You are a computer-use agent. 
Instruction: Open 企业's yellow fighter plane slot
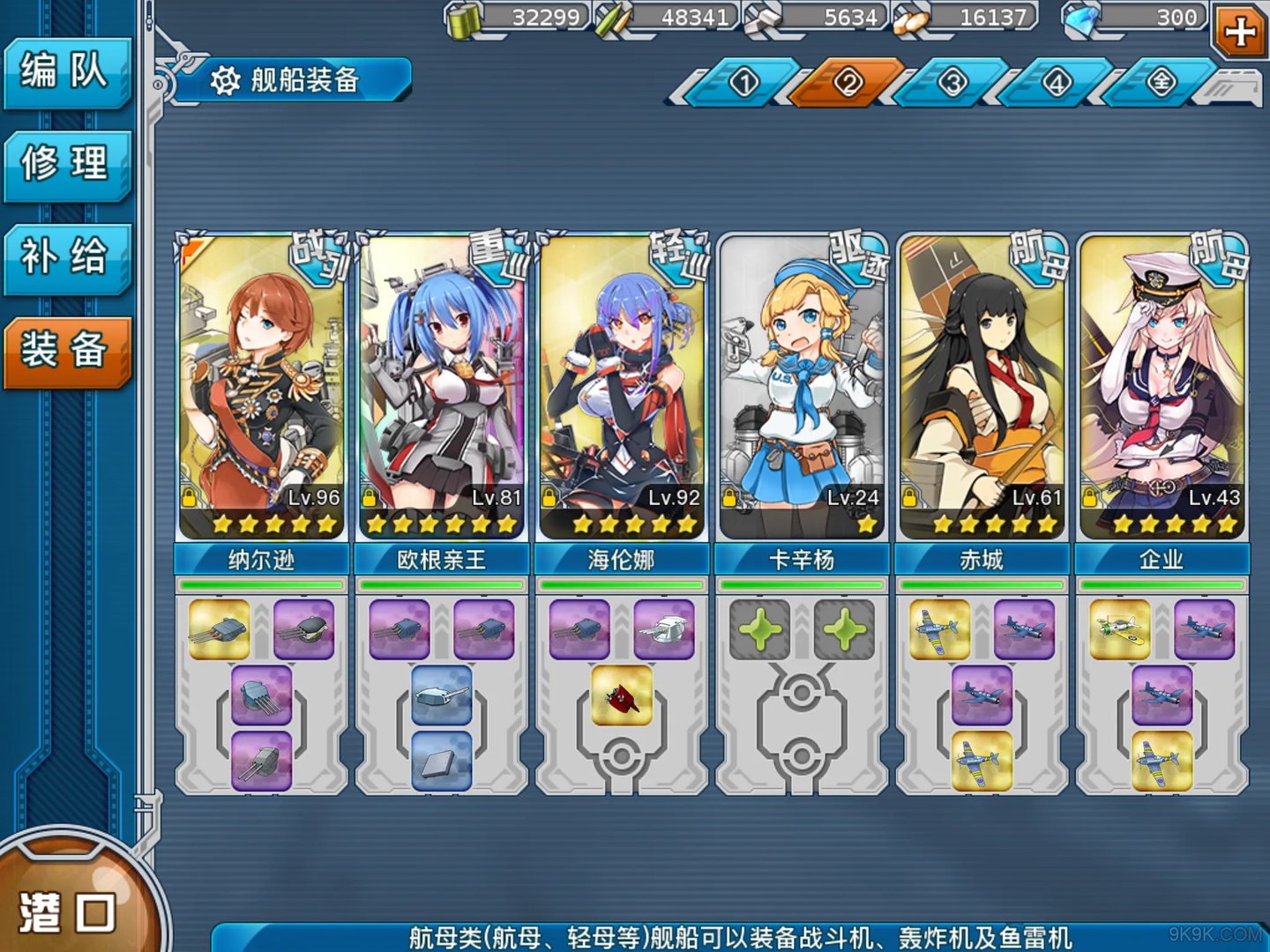coord(1119,629)
